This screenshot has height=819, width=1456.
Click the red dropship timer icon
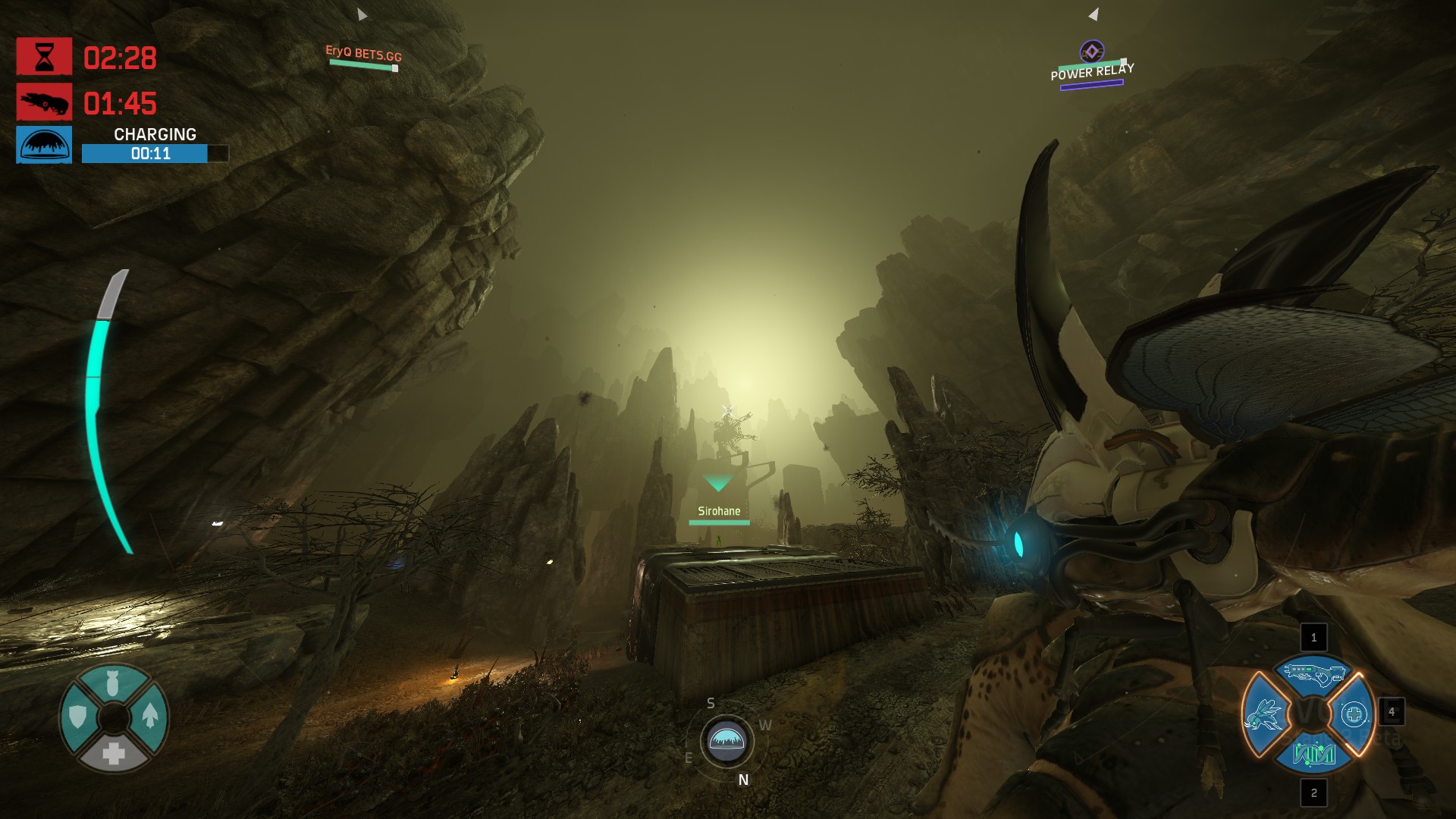coord(44,102)
